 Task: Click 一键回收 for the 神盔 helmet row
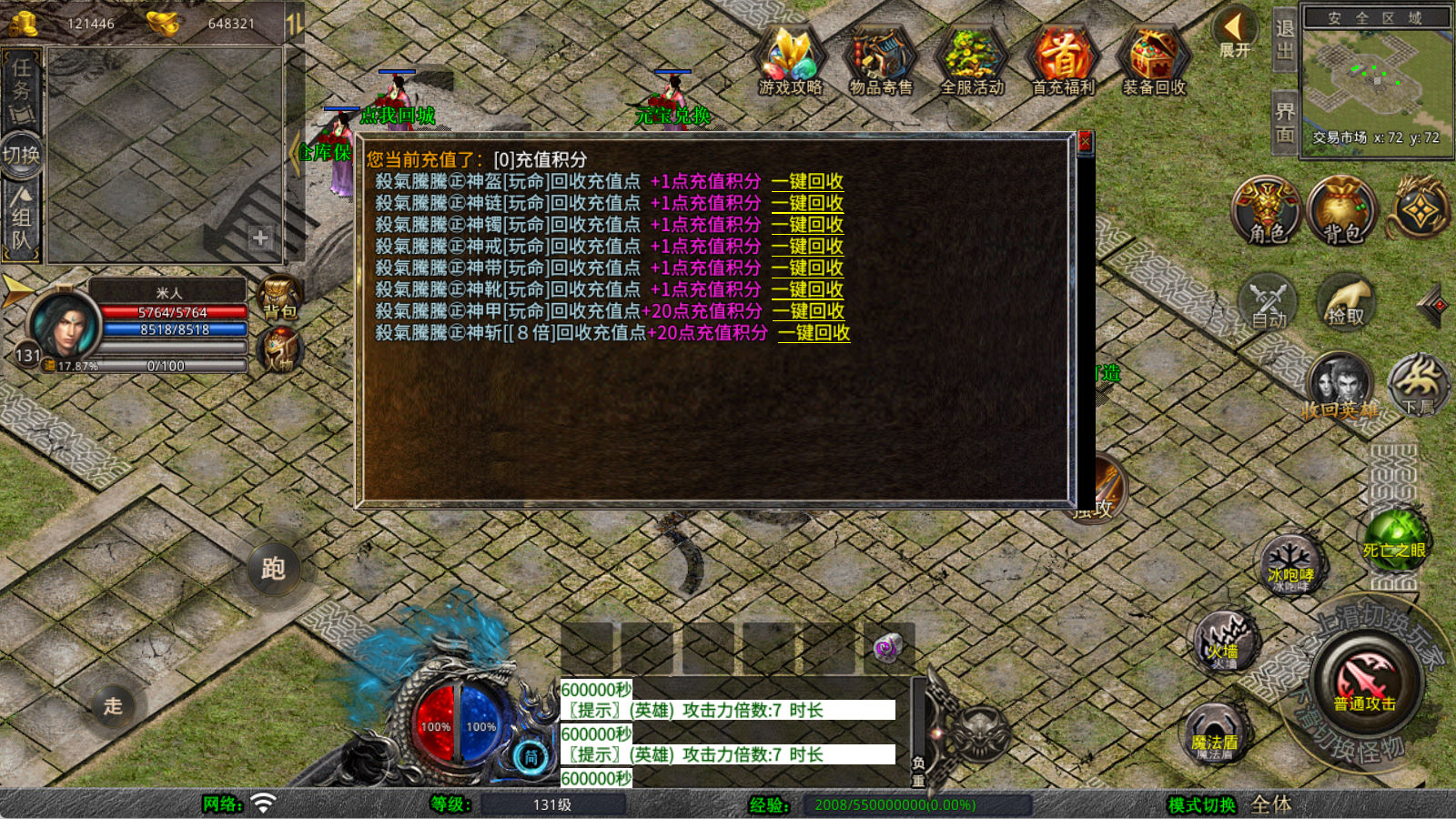[x=807, y=181]
